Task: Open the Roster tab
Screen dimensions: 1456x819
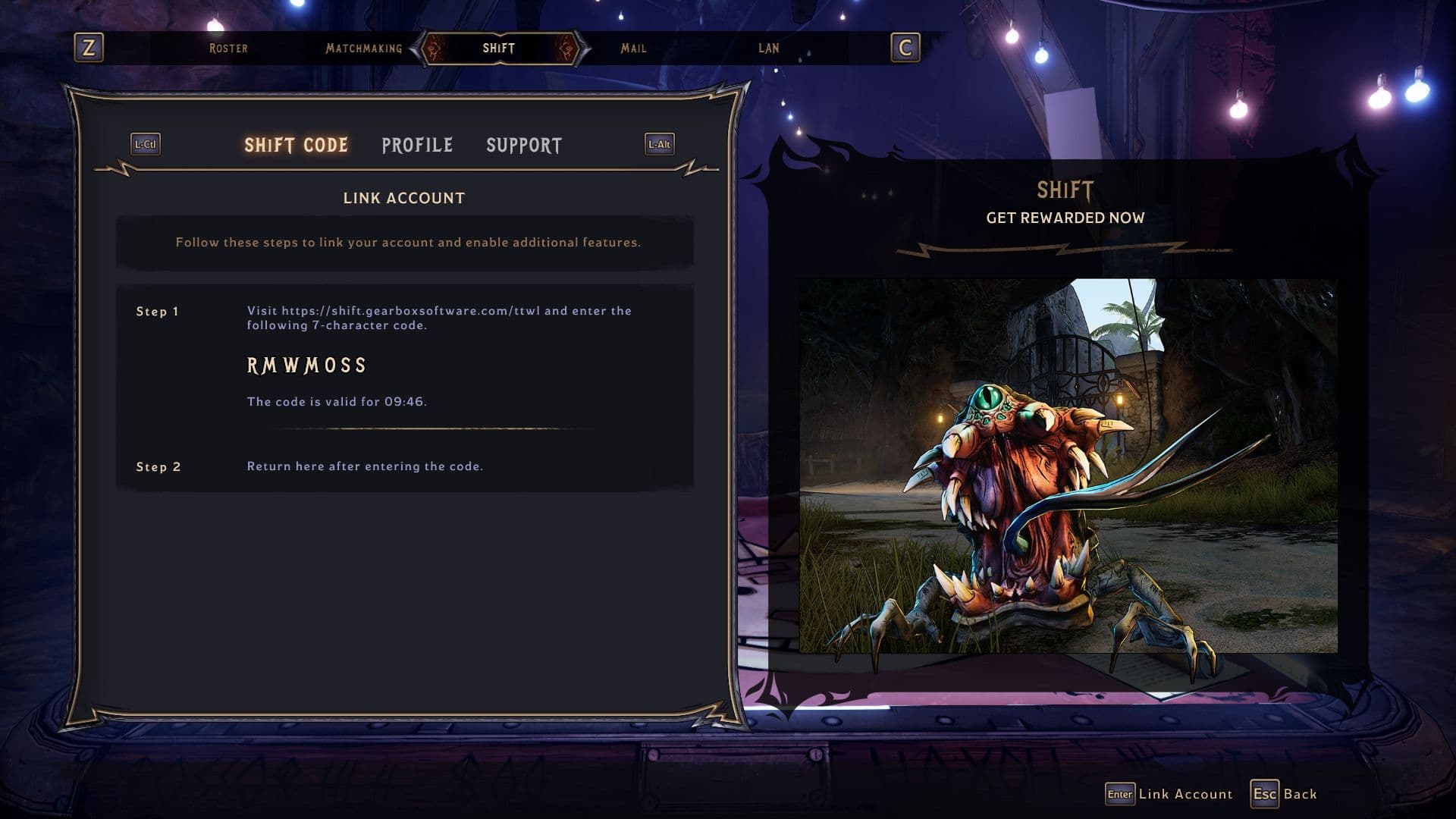Action: [228, 49]
